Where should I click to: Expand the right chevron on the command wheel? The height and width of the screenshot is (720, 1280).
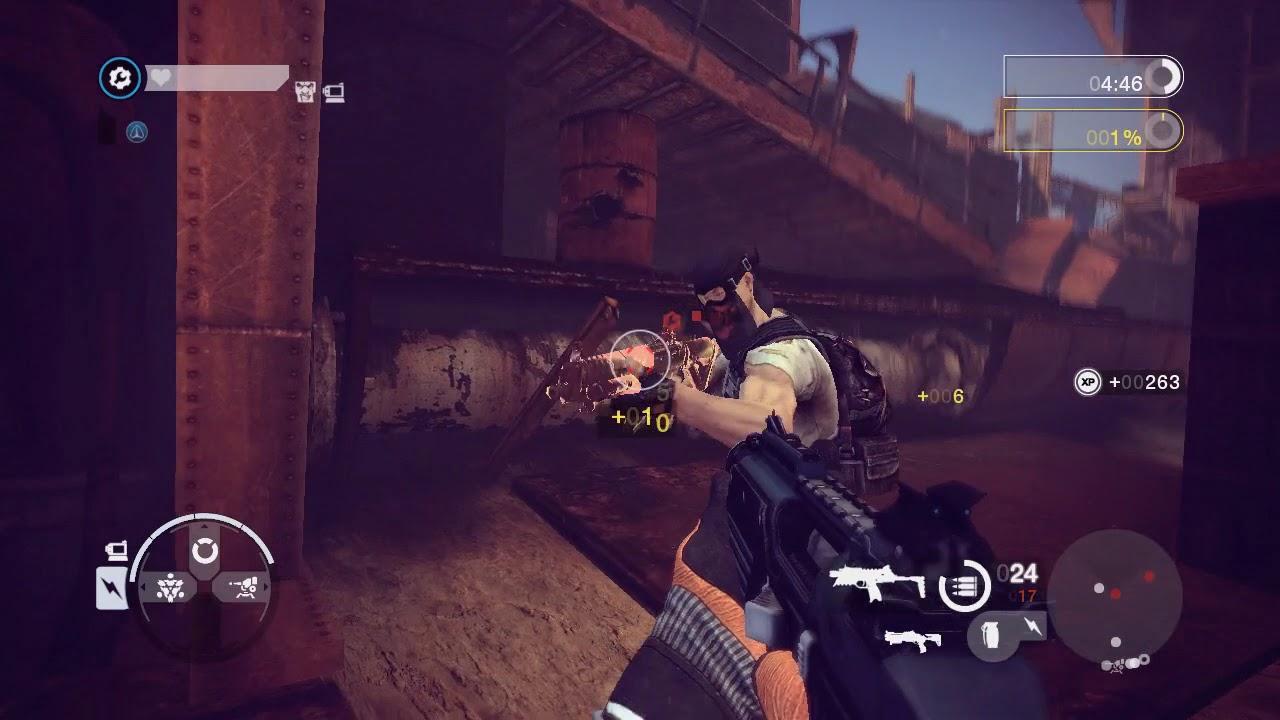pos(266,588)
